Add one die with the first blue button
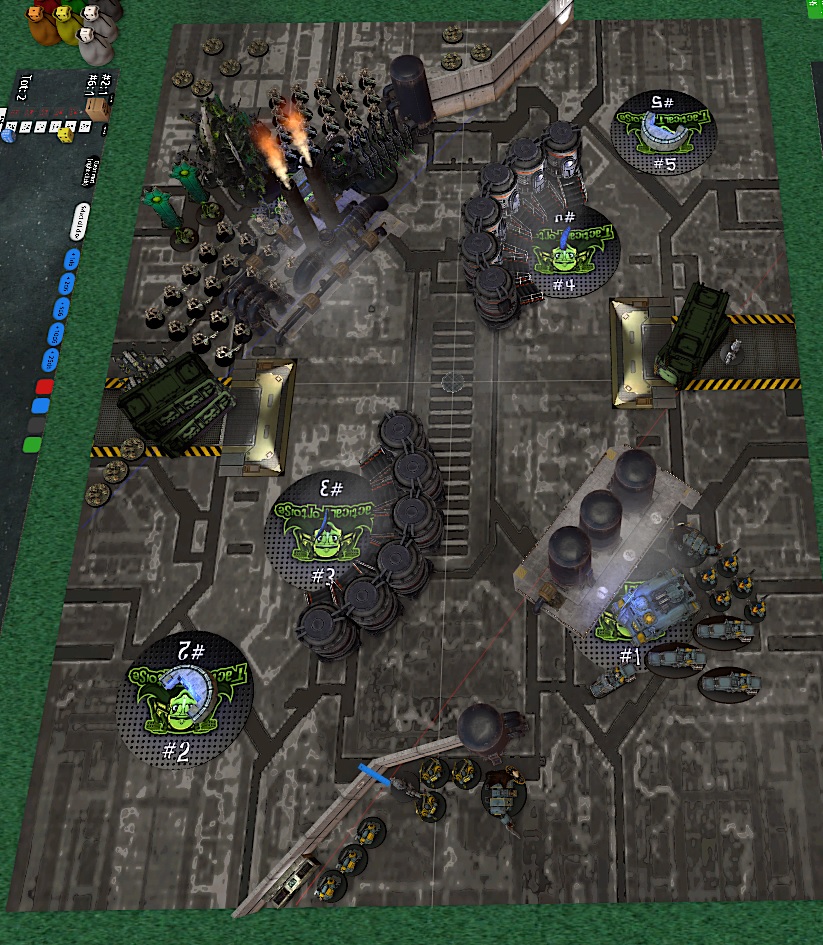 point(71,260)
